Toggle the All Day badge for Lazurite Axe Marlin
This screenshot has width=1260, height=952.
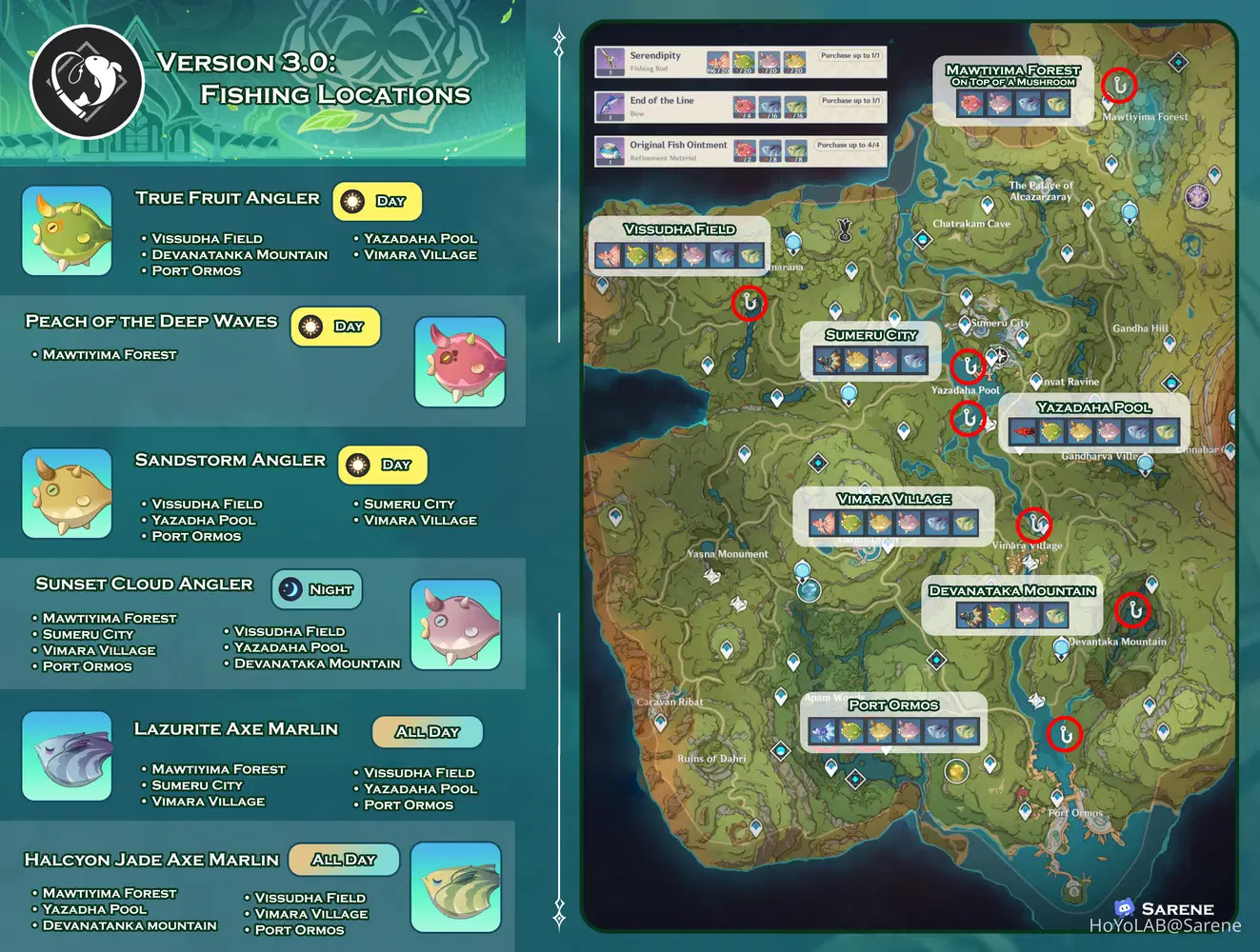click(427, 732)
